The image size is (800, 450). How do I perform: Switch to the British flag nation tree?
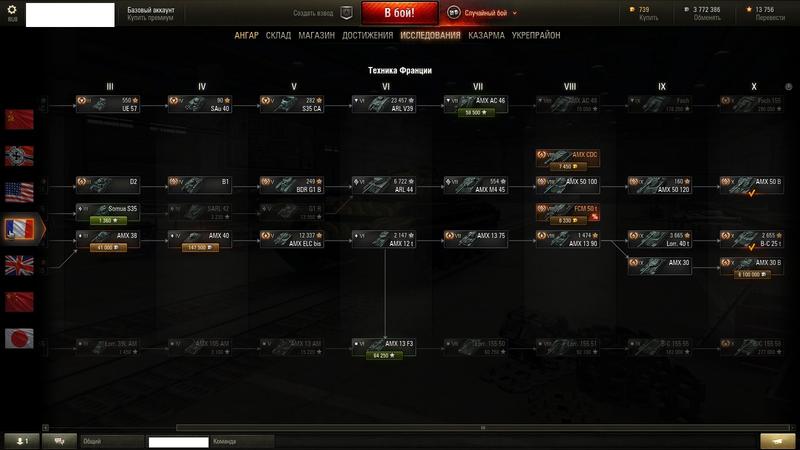click(19, 265)
